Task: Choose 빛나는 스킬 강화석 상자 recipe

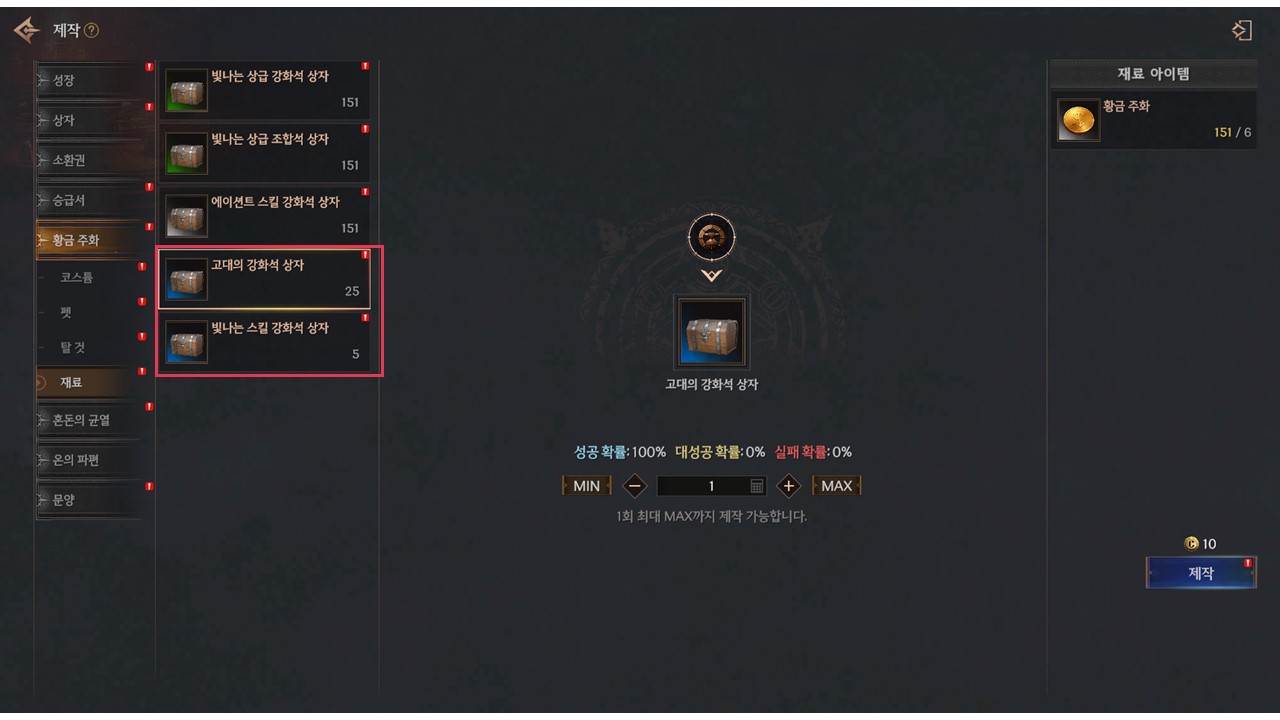Action: 265,342
